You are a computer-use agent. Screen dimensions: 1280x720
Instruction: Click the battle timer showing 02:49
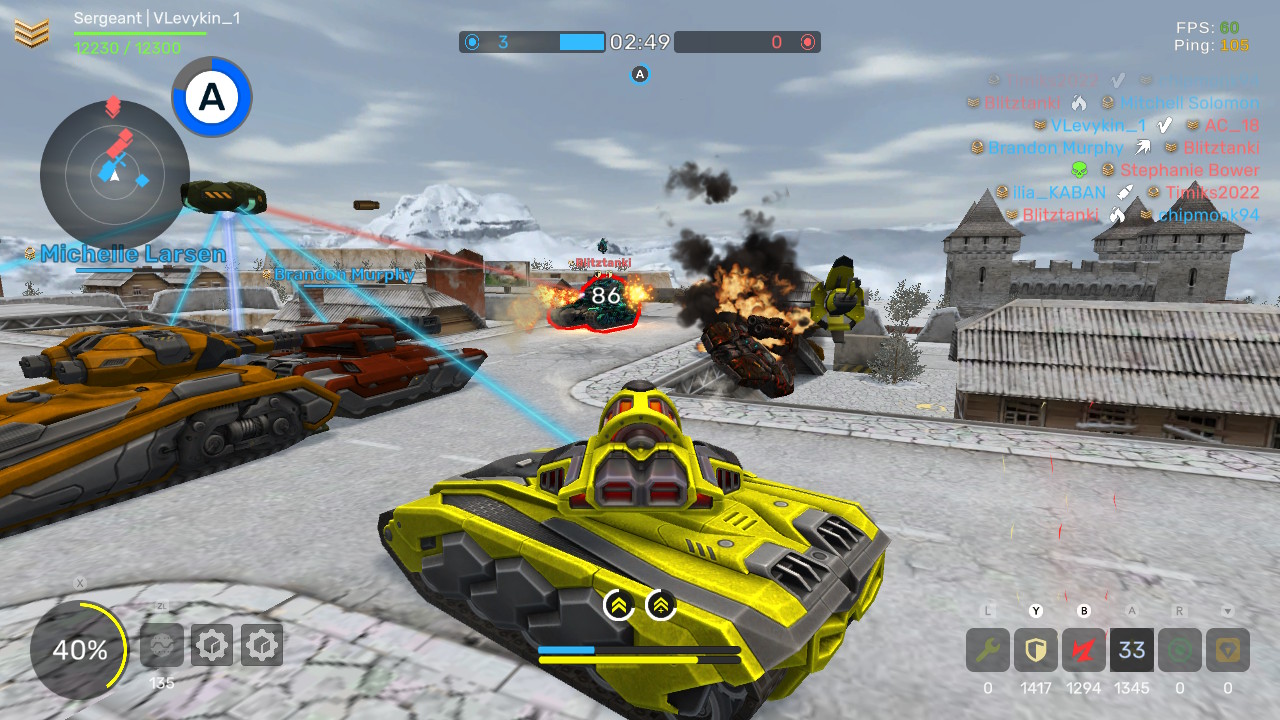(x=638, y=42)
